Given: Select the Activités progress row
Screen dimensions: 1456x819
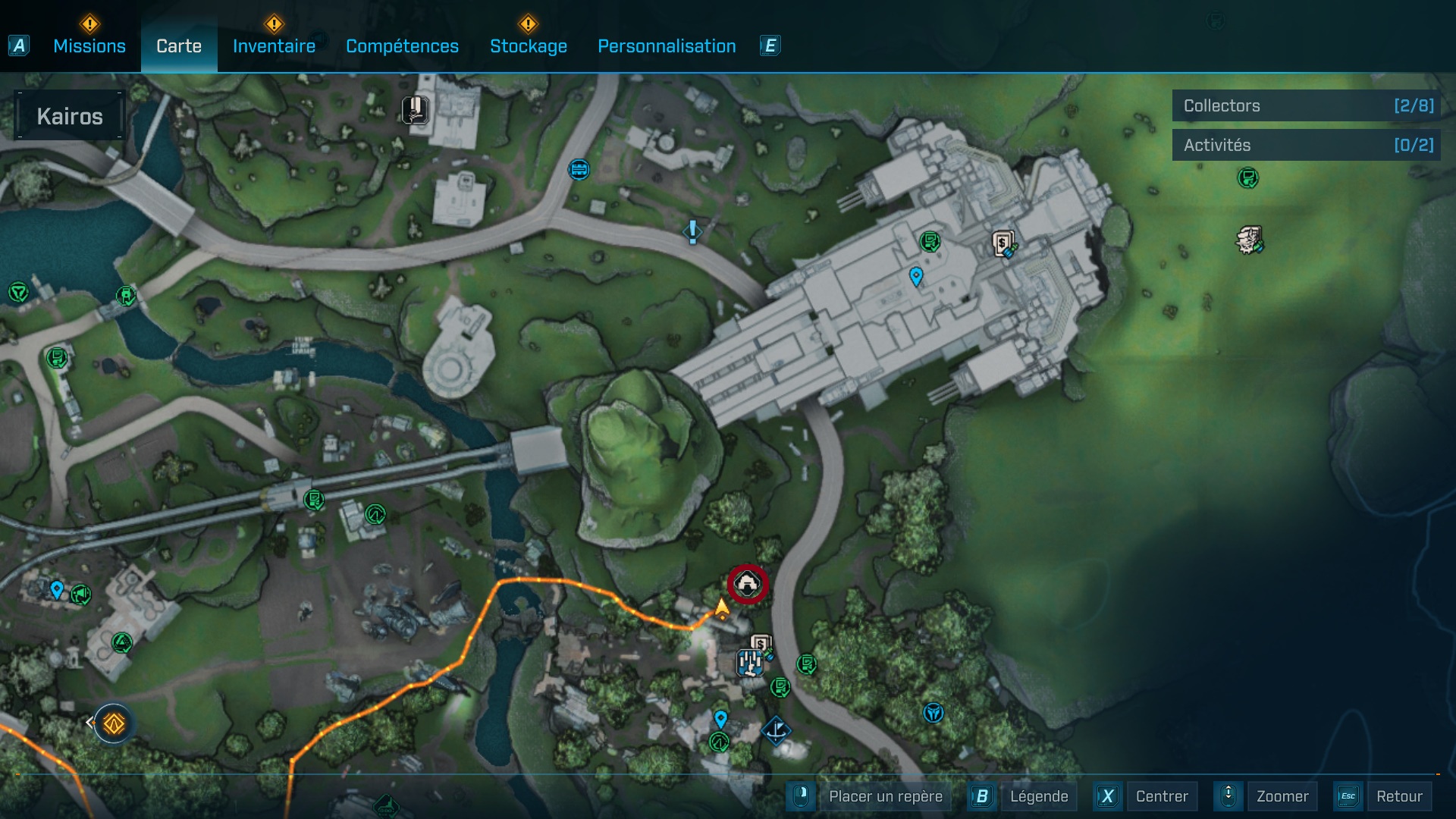Looking at the screenshot, I should pos(1306,145).
